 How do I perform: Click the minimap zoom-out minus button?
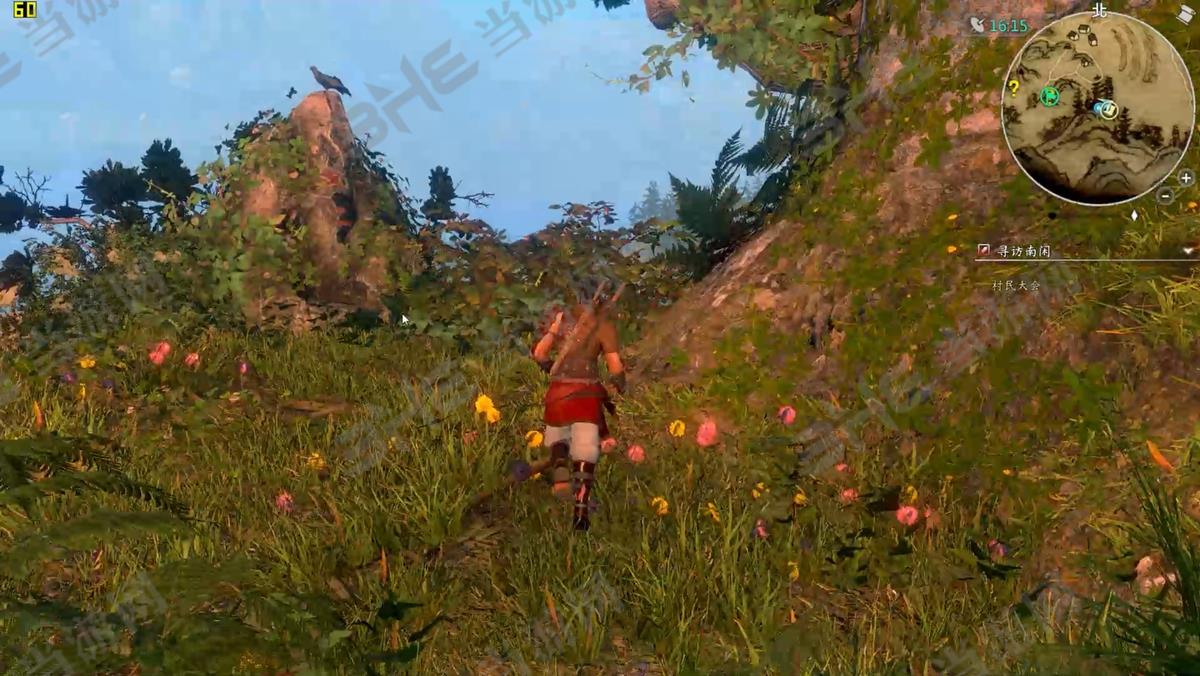[x=1165, y=196]
